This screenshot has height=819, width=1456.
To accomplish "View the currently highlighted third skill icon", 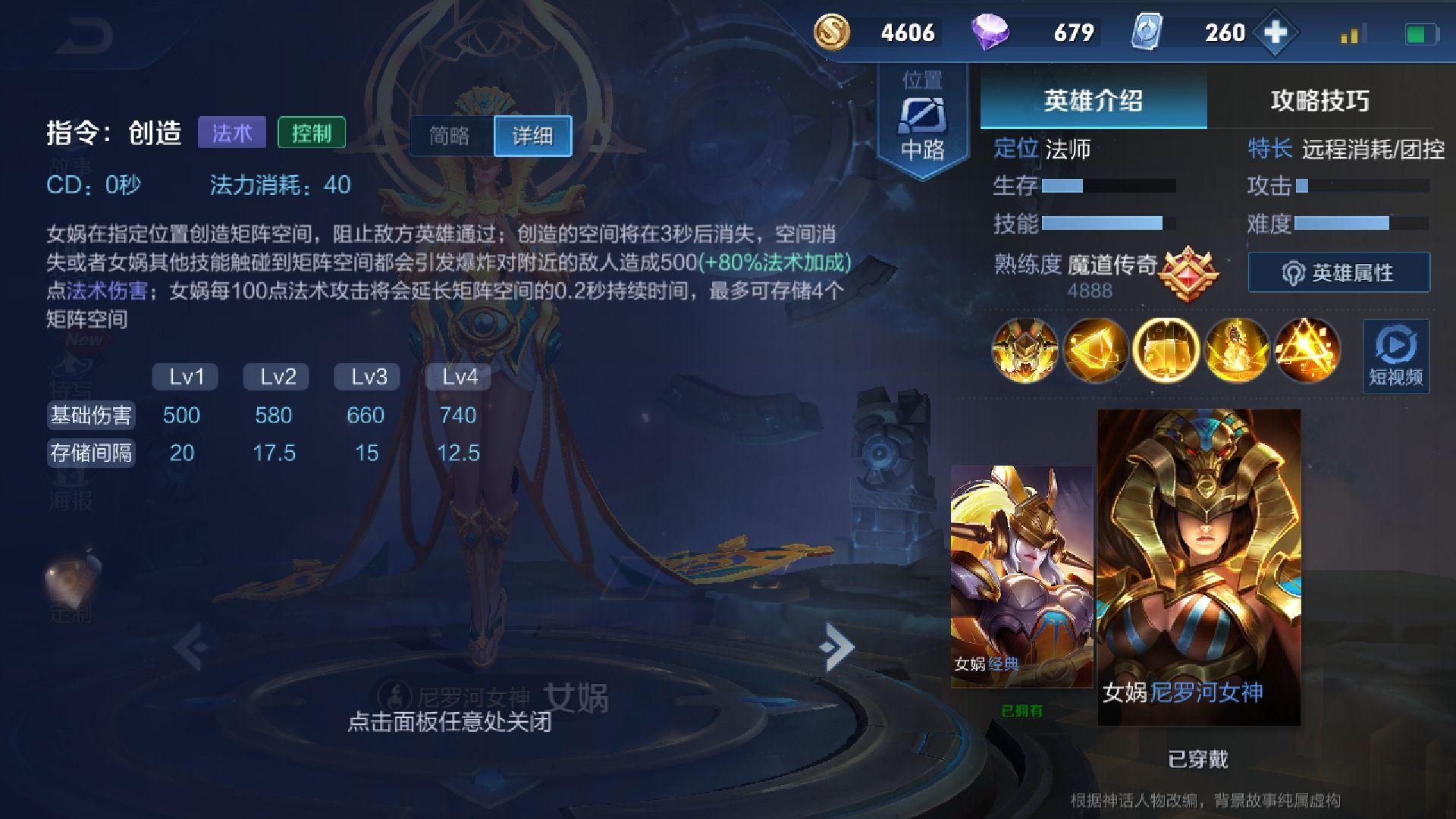I will tap(1166, 349).
